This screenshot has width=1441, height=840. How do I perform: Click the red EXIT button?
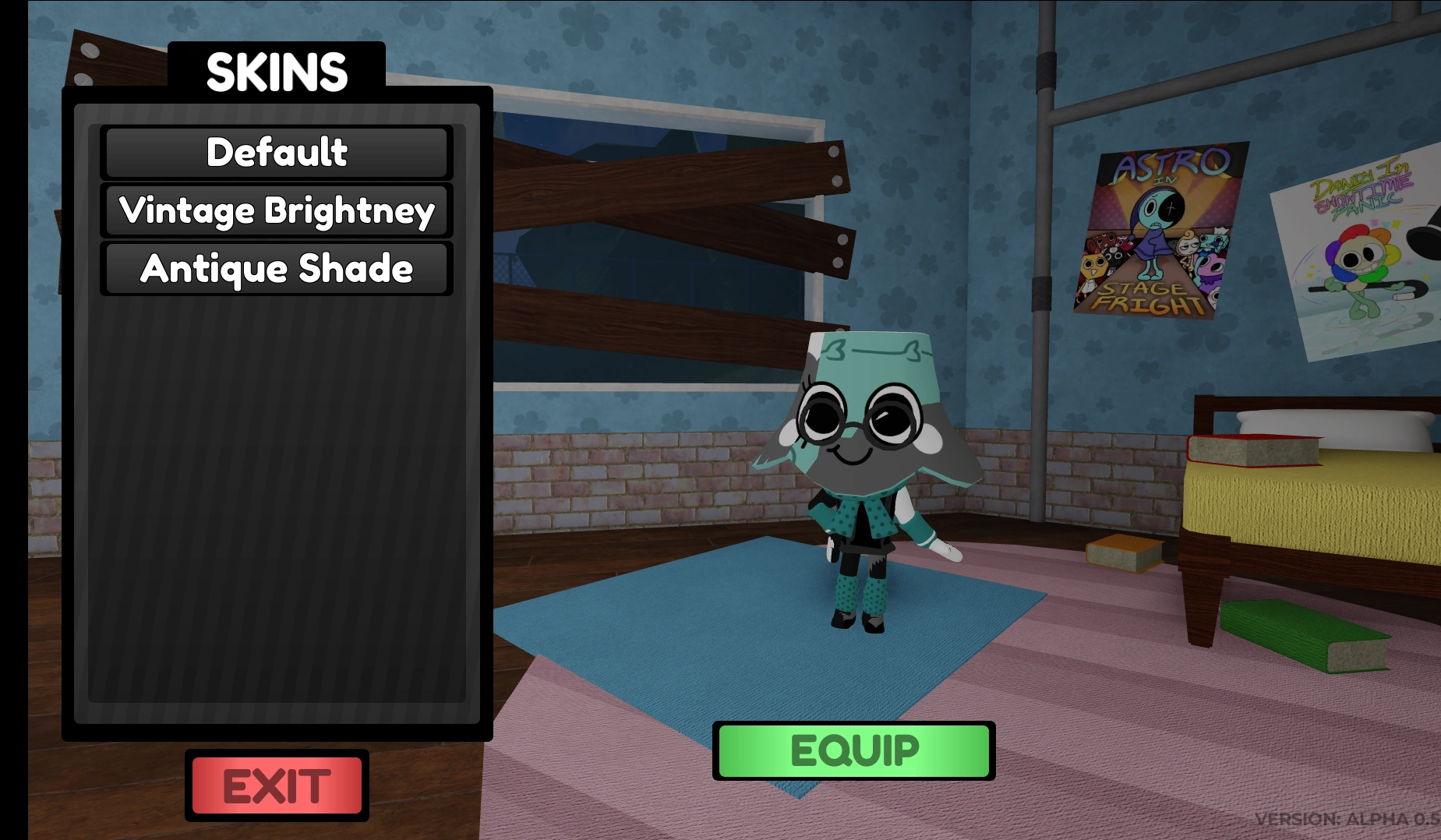click(x=275, y=786)
